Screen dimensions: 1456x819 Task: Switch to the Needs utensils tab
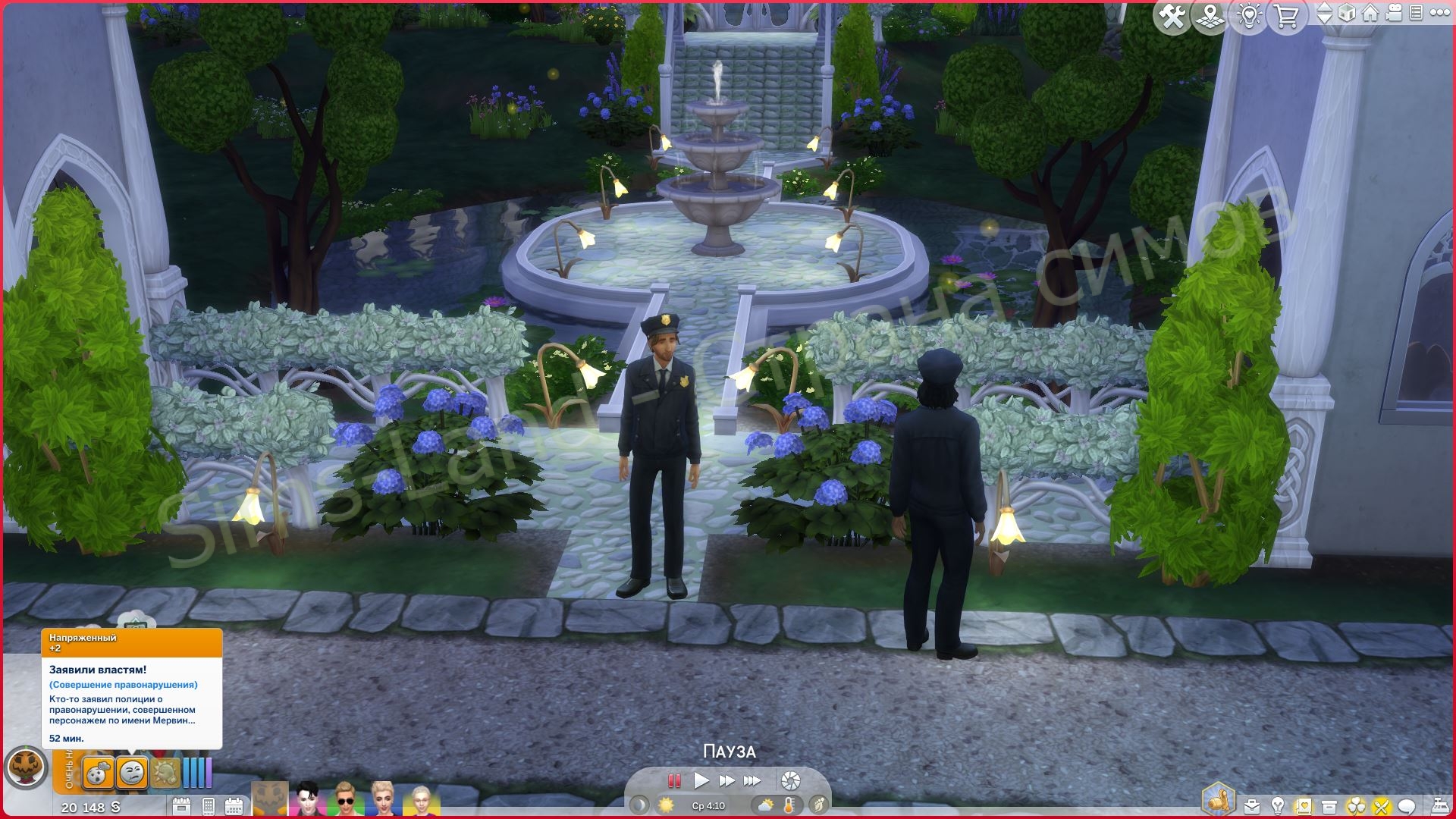1382,804
